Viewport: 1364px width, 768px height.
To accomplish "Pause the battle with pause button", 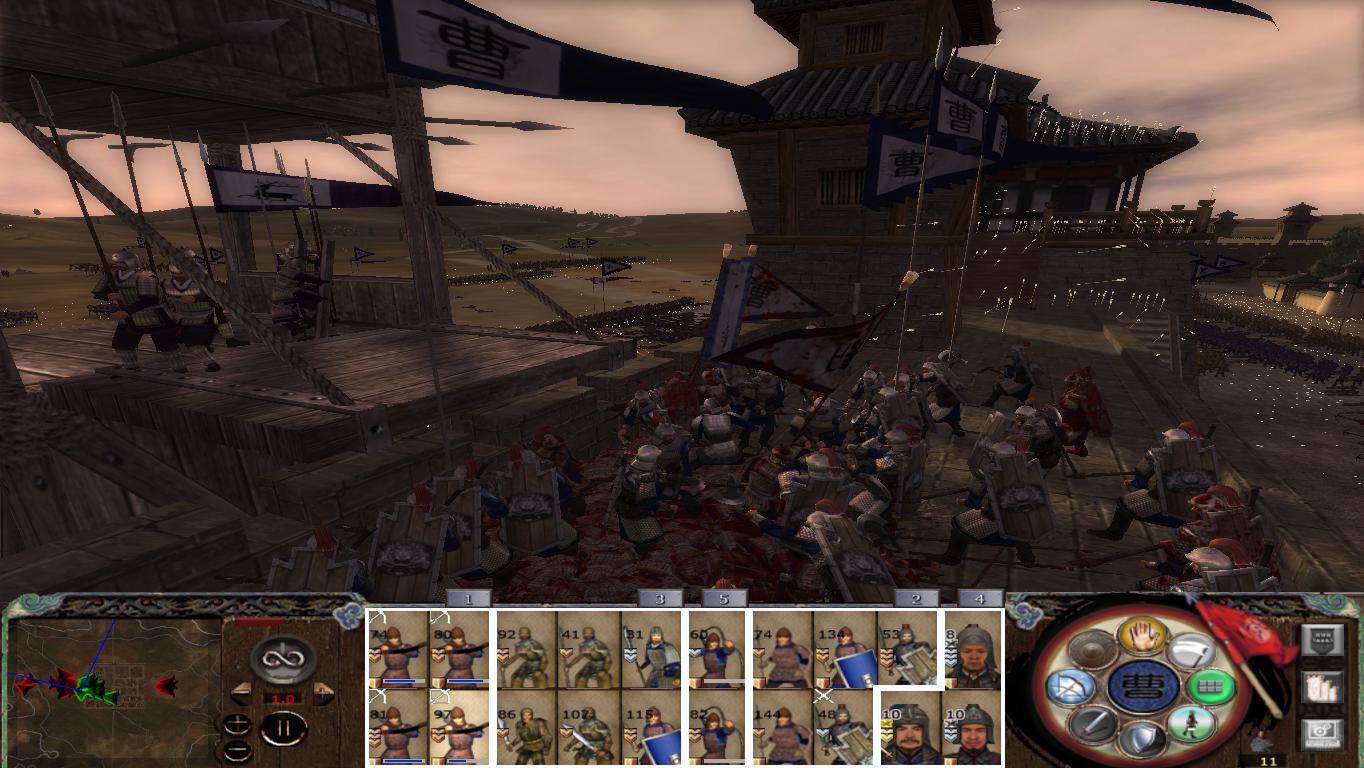I will (285, 728).
